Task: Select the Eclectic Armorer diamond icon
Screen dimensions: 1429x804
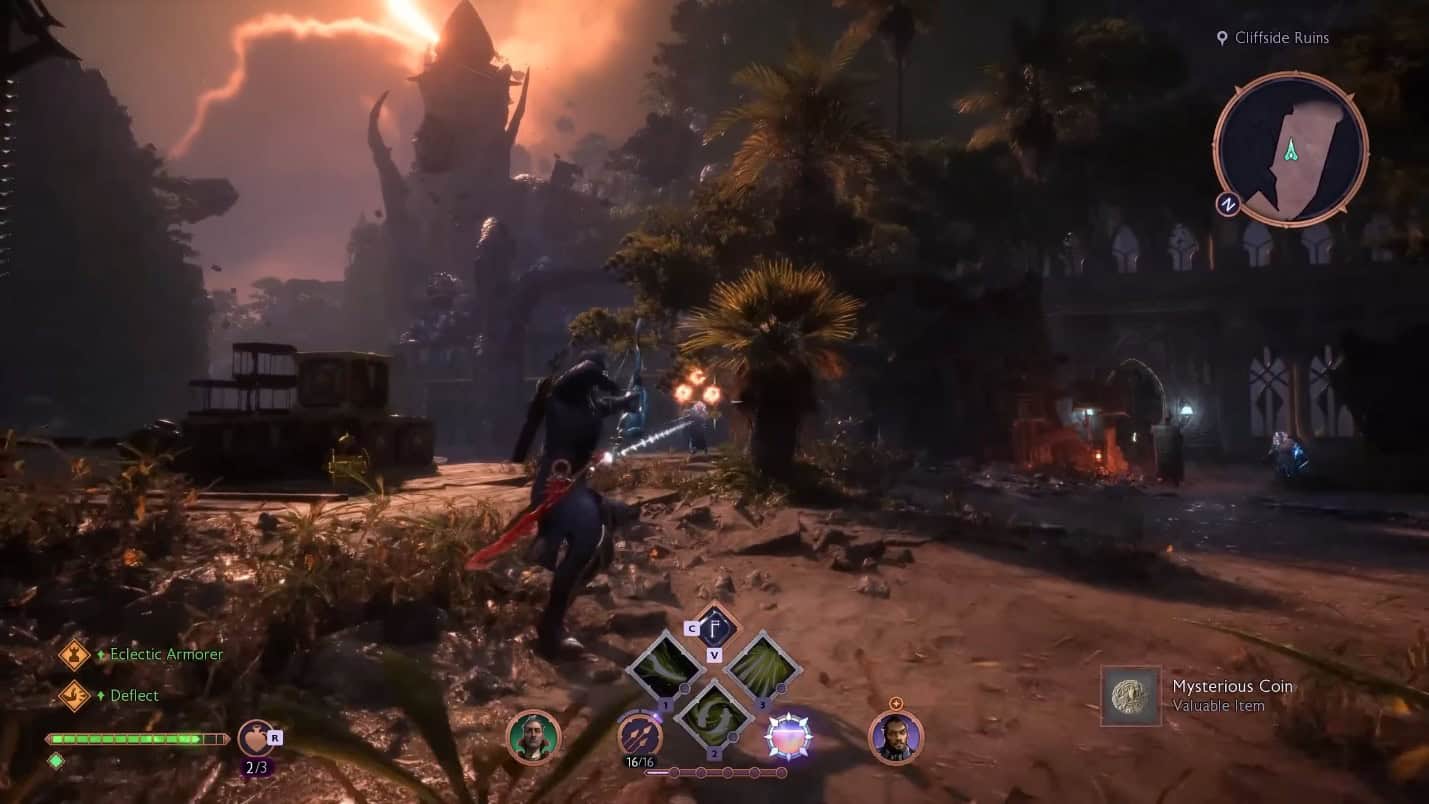Action: point(74,654)
